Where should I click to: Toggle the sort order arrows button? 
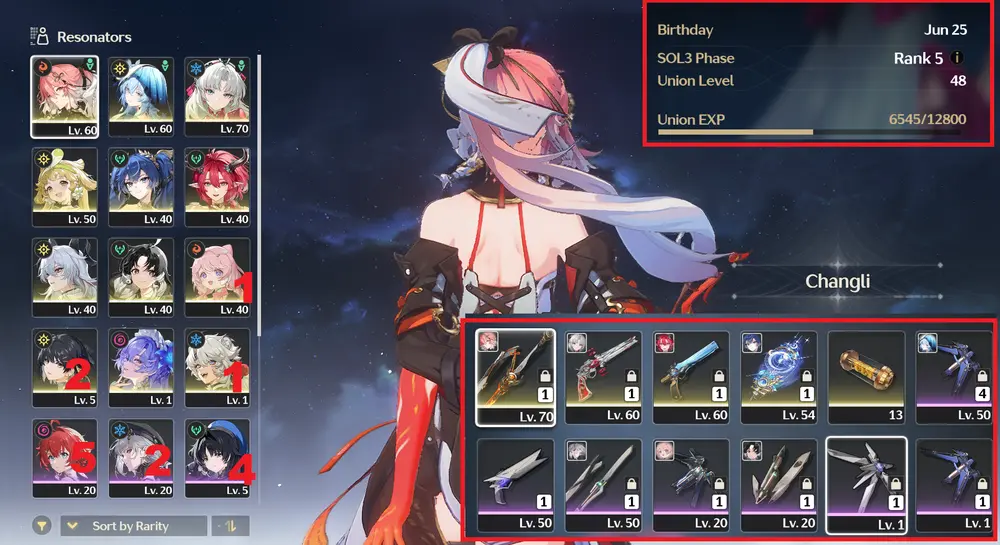[233, 526]
